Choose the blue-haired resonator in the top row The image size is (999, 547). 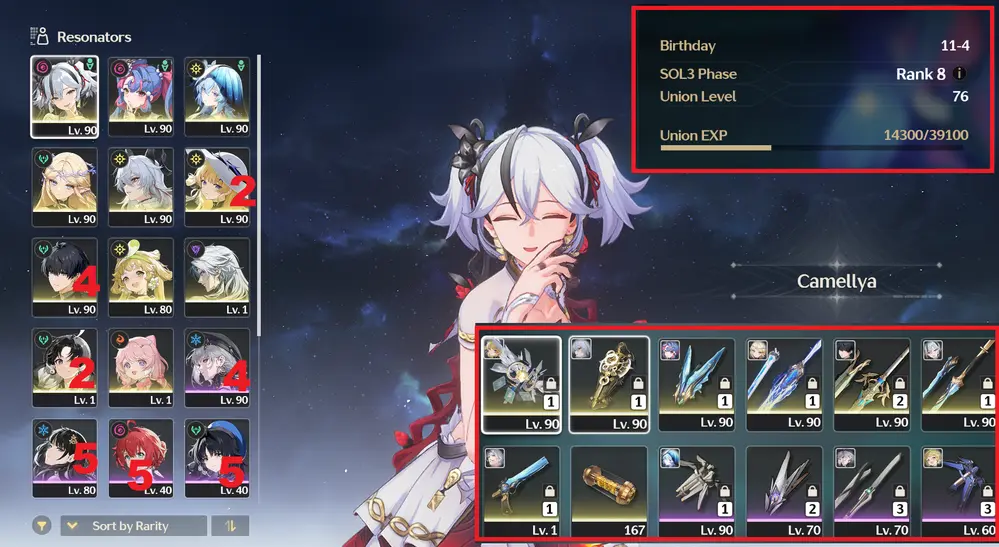pos(217,95)
